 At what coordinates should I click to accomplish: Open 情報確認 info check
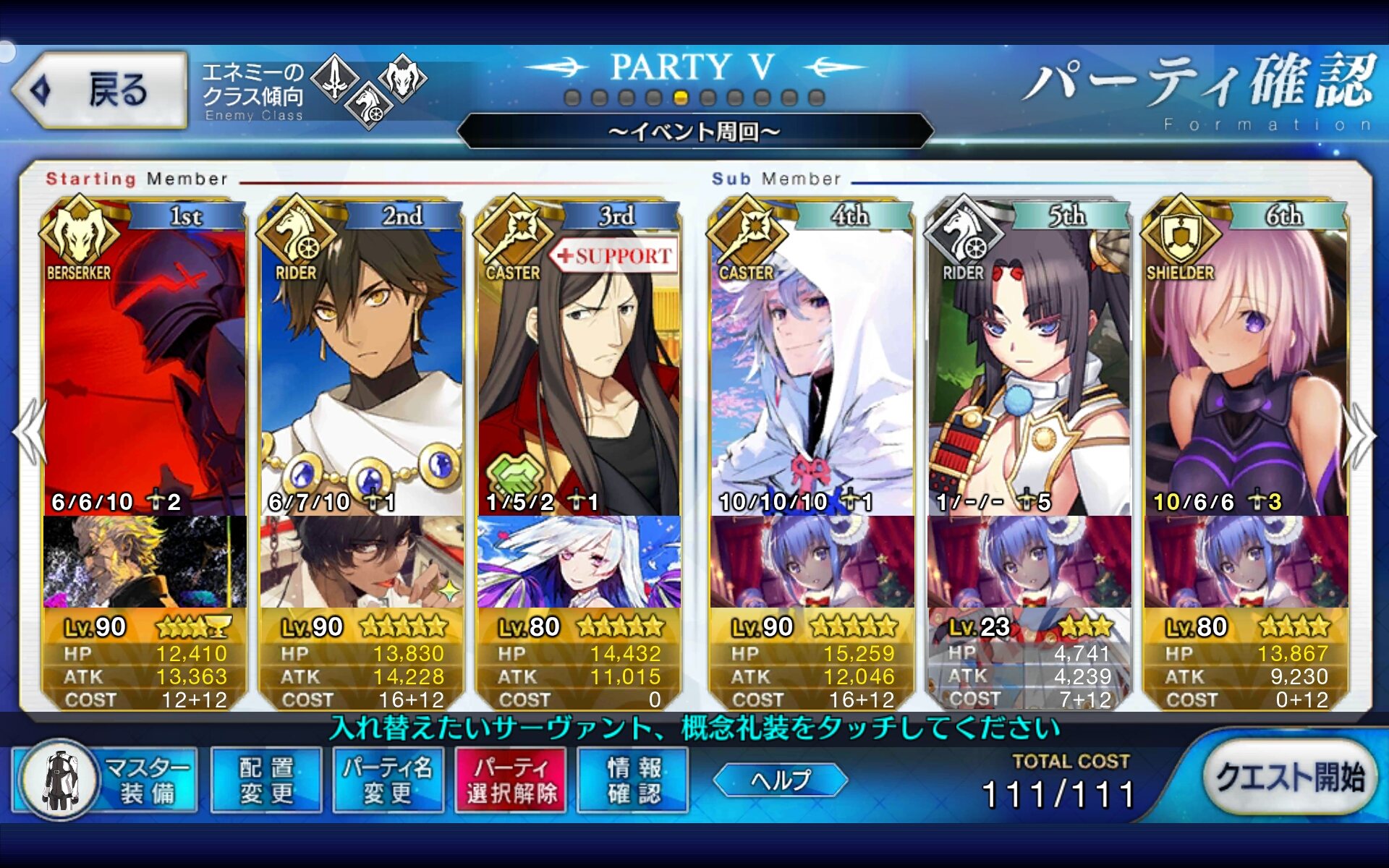(634, 780)
